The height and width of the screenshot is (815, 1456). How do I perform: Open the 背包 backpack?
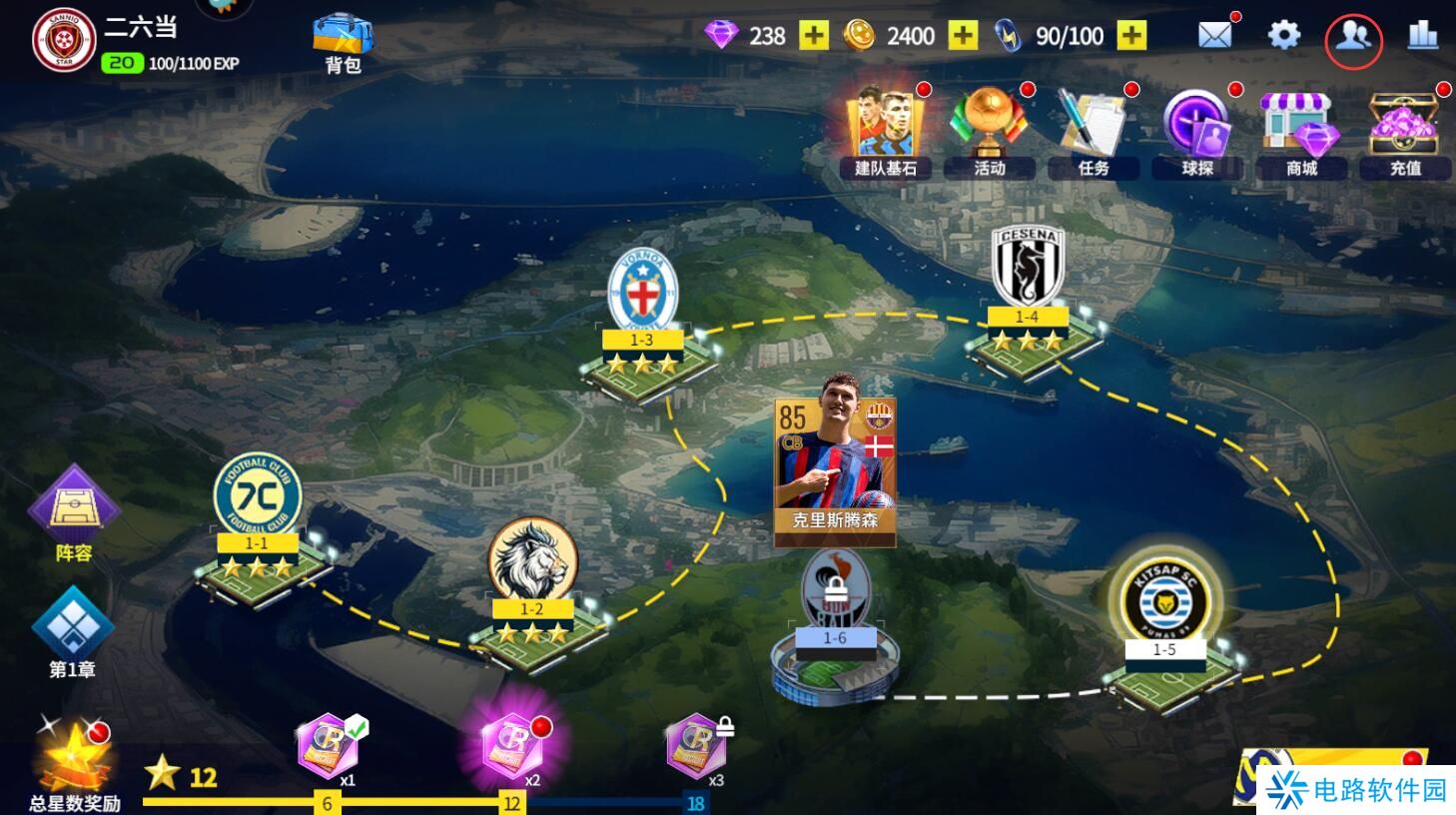pos(343,42)
